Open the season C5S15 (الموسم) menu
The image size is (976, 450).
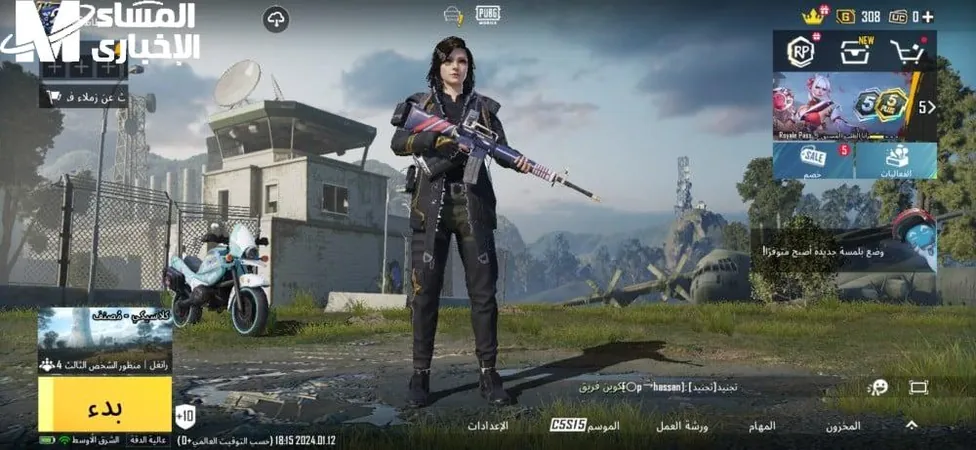[586, 426]
